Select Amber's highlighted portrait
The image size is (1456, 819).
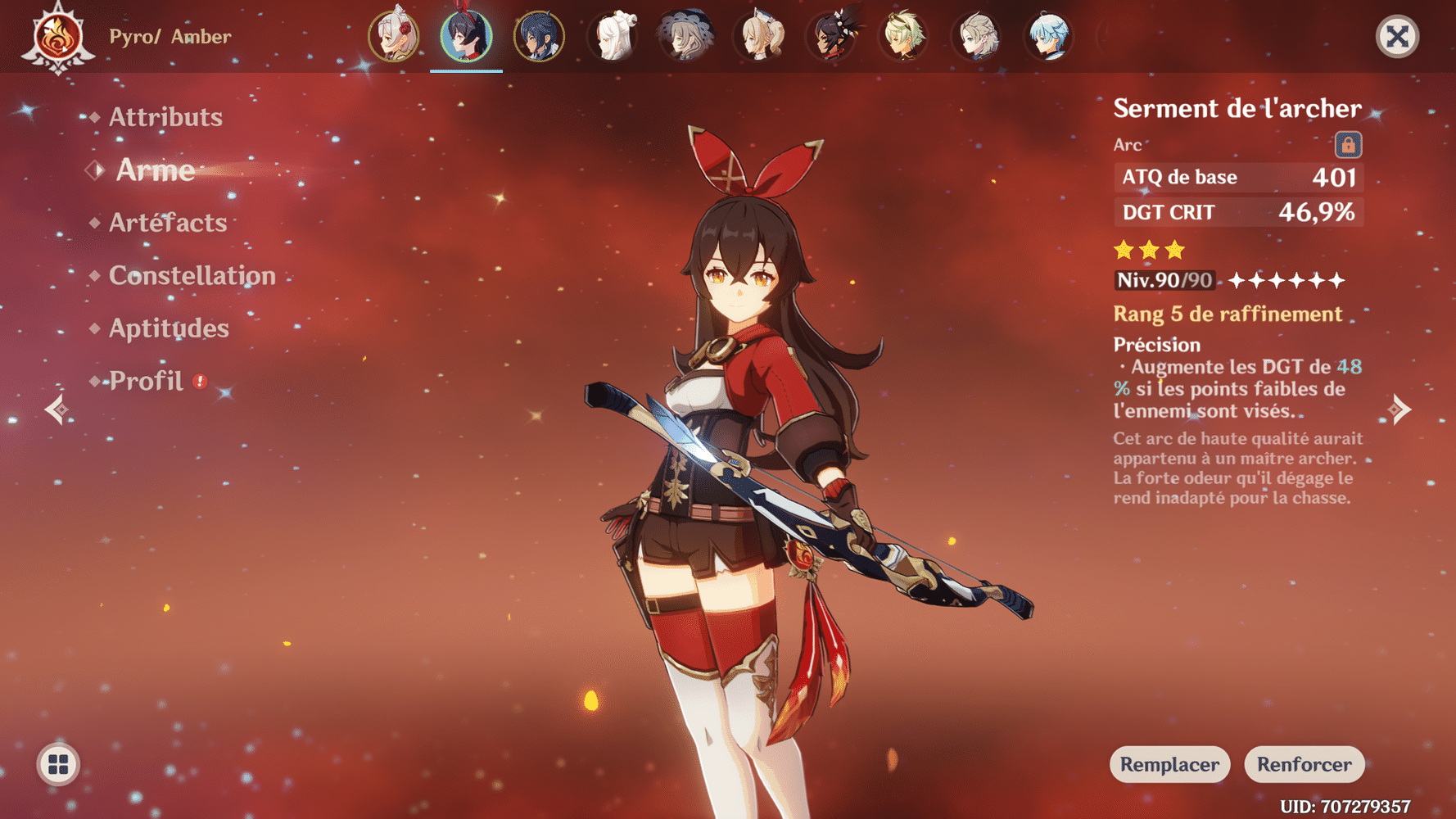click(466, 37)
